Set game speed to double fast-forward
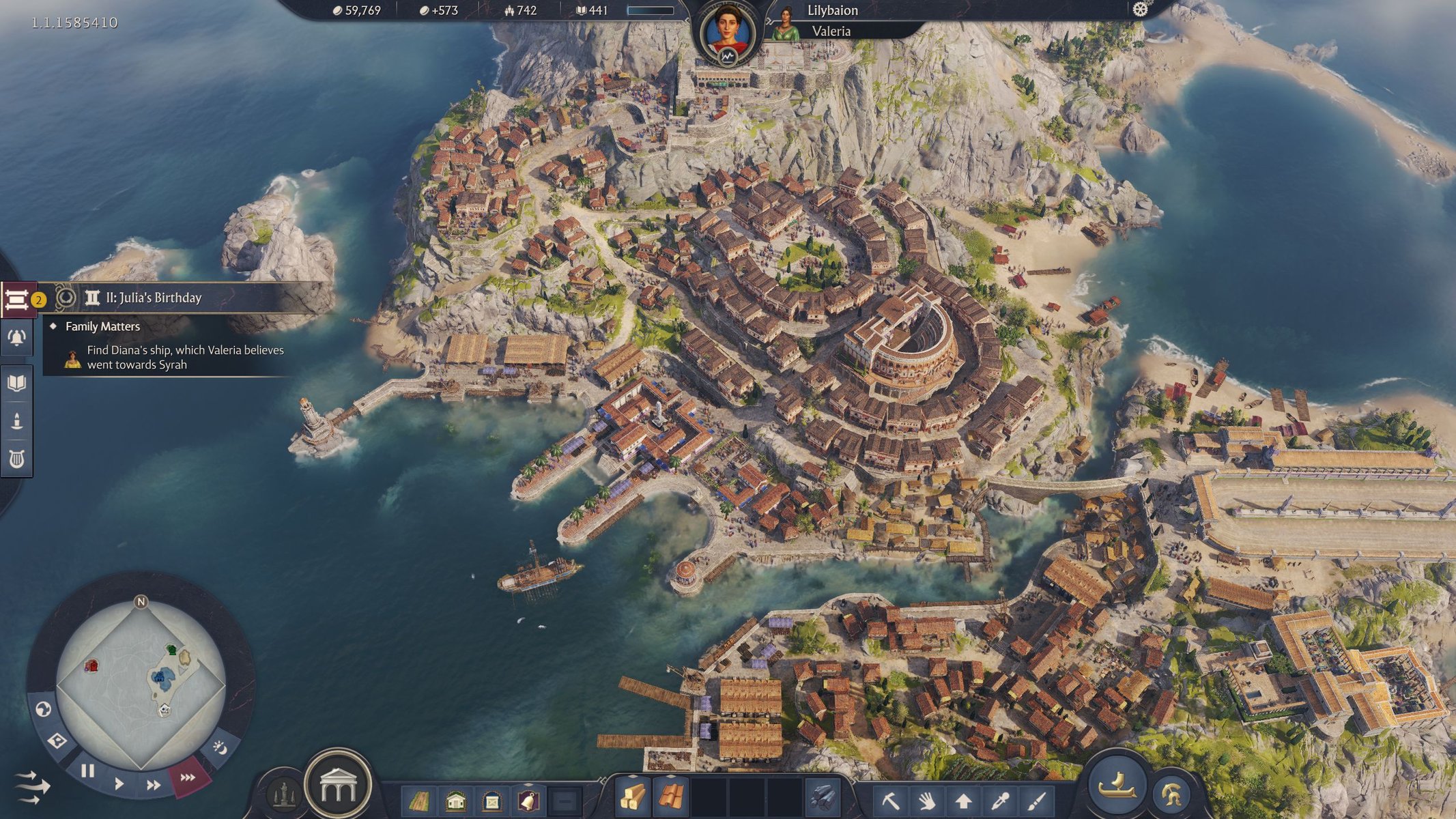This screenshot has height=819, width=1456. [x=154, y=785]
